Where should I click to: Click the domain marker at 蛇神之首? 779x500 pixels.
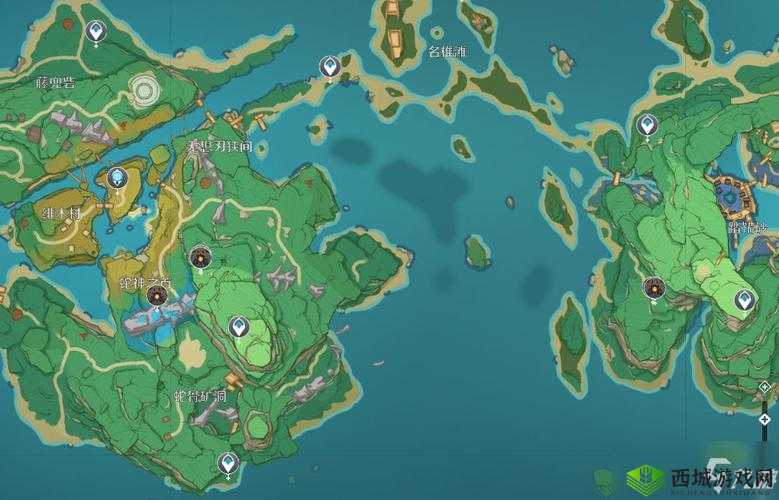(157, 294)
